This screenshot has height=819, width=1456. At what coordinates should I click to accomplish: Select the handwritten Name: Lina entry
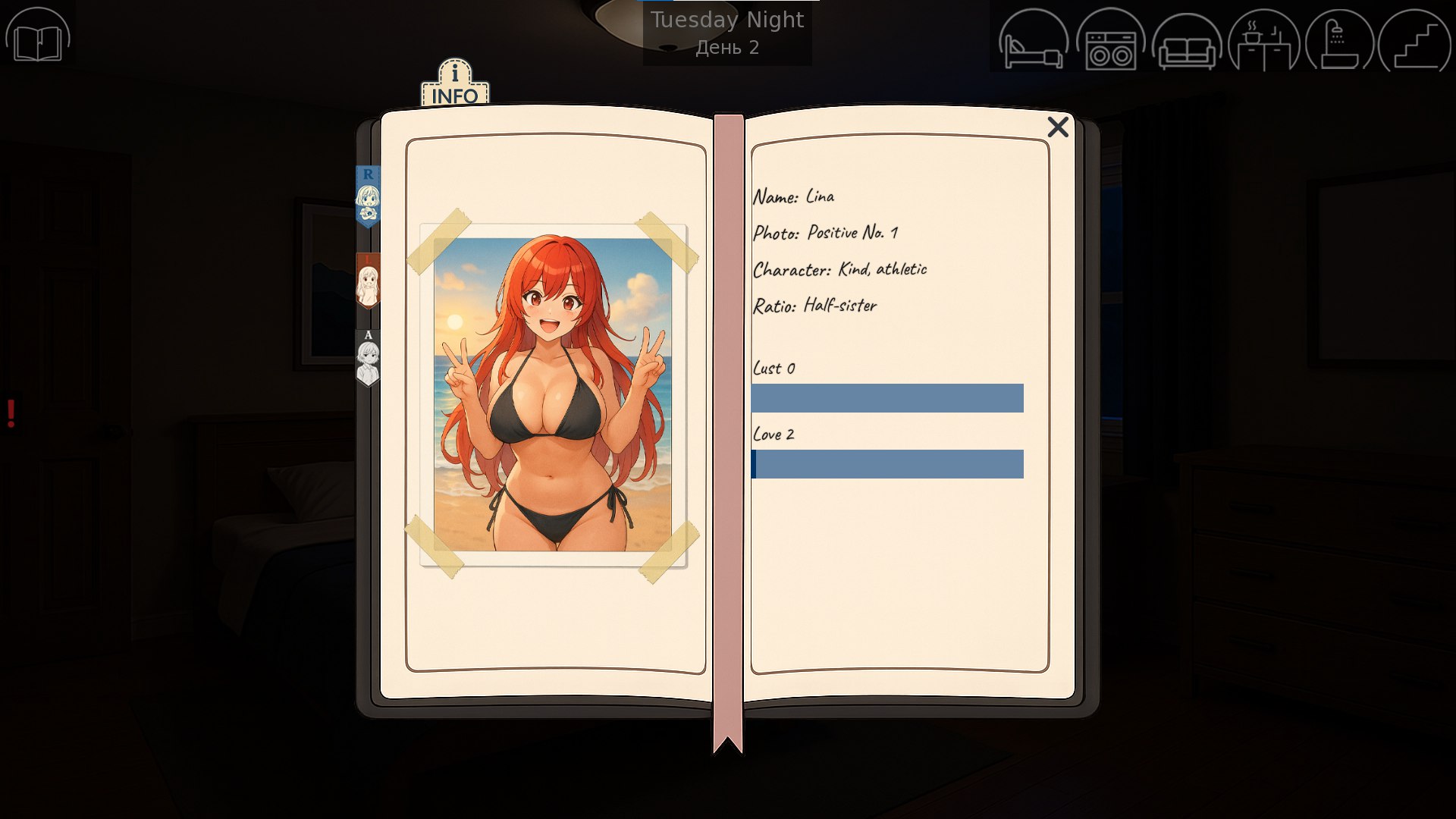793,196
